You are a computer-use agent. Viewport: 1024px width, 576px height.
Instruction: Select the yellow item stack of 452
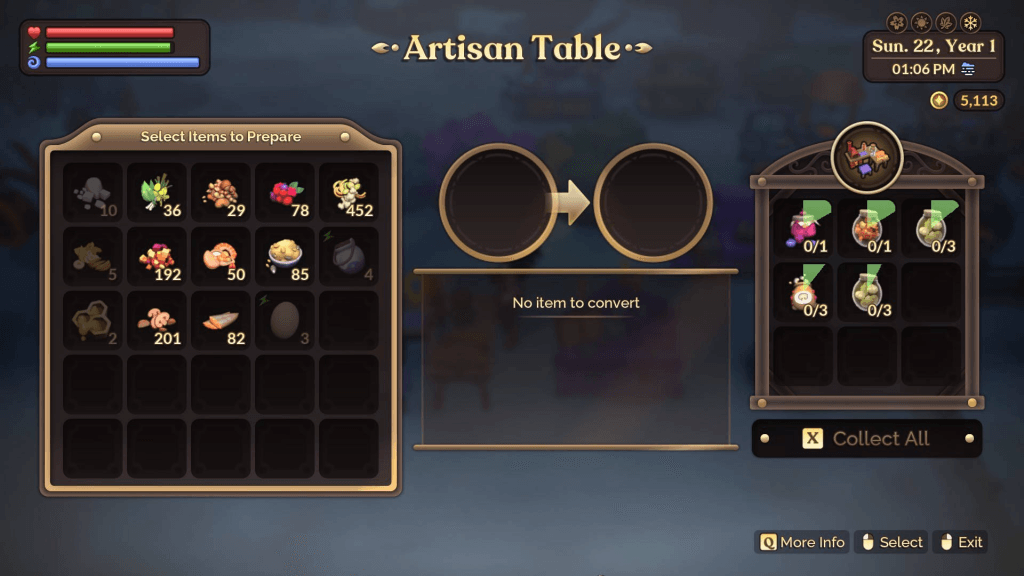349,193
